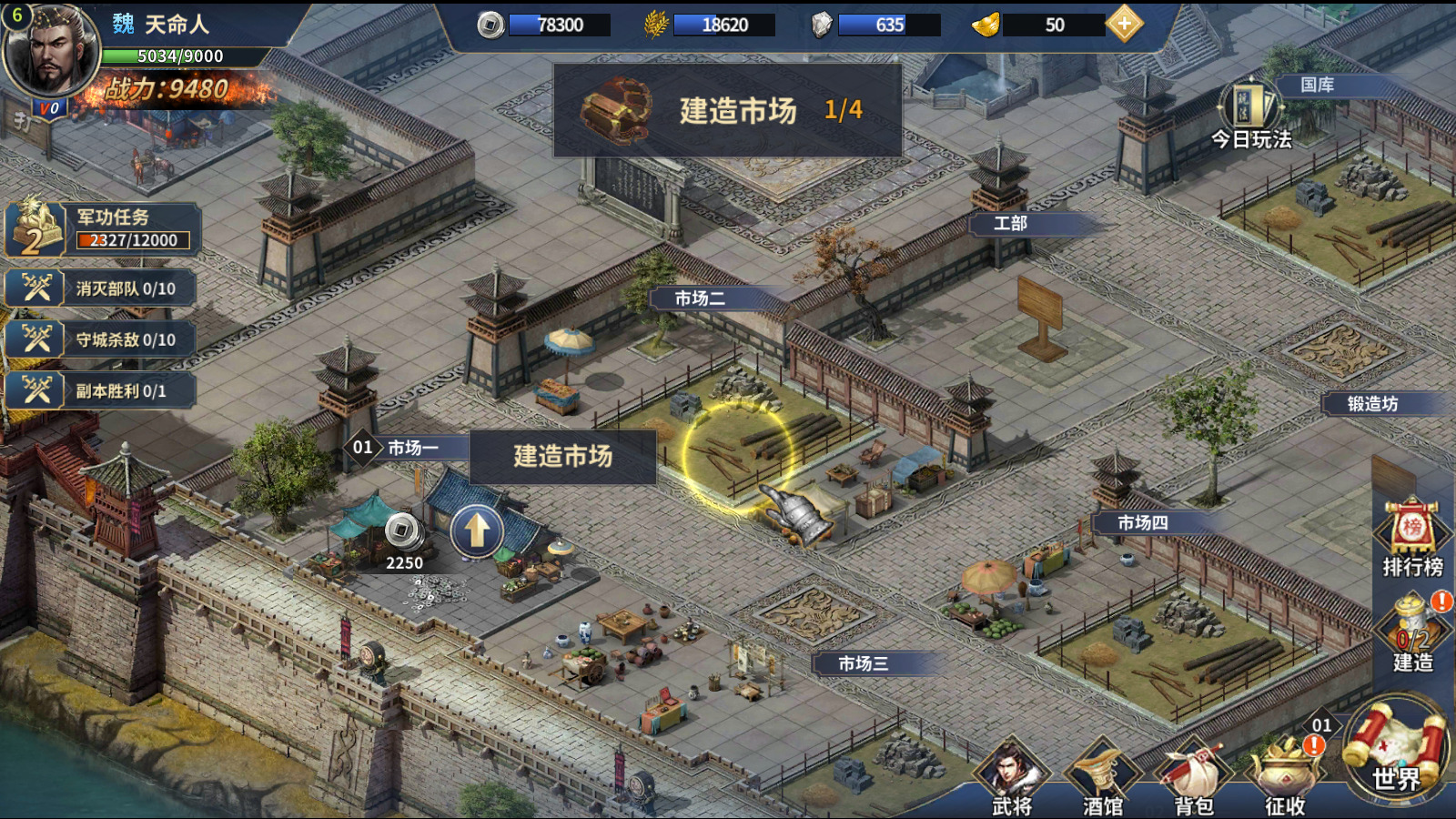Open the 背包 backpack inventory
The image size is (1456, 819).
point(1194,778)
